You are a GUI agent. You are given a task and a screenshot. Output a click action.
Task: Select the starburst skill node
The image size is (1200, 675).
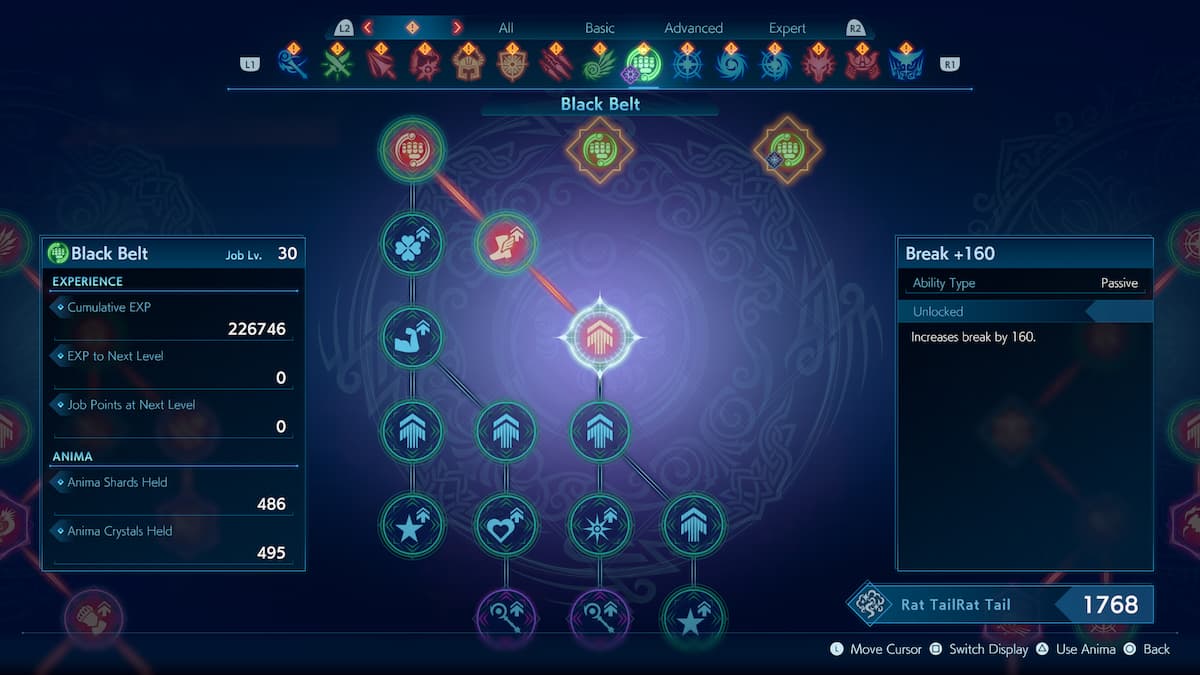(599, 524)
